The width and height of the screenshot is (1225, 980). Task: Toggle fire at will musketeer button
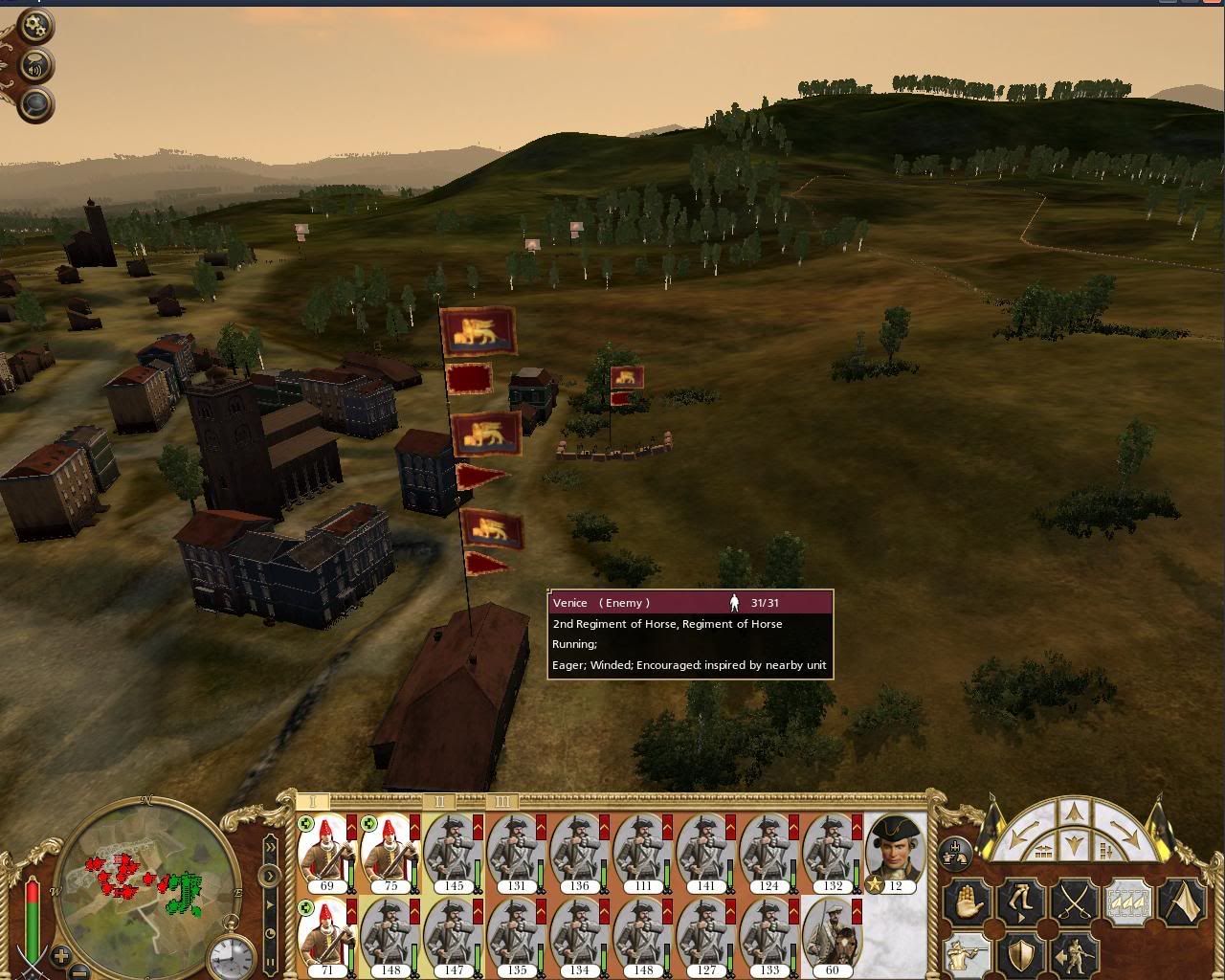click(967, 955)
